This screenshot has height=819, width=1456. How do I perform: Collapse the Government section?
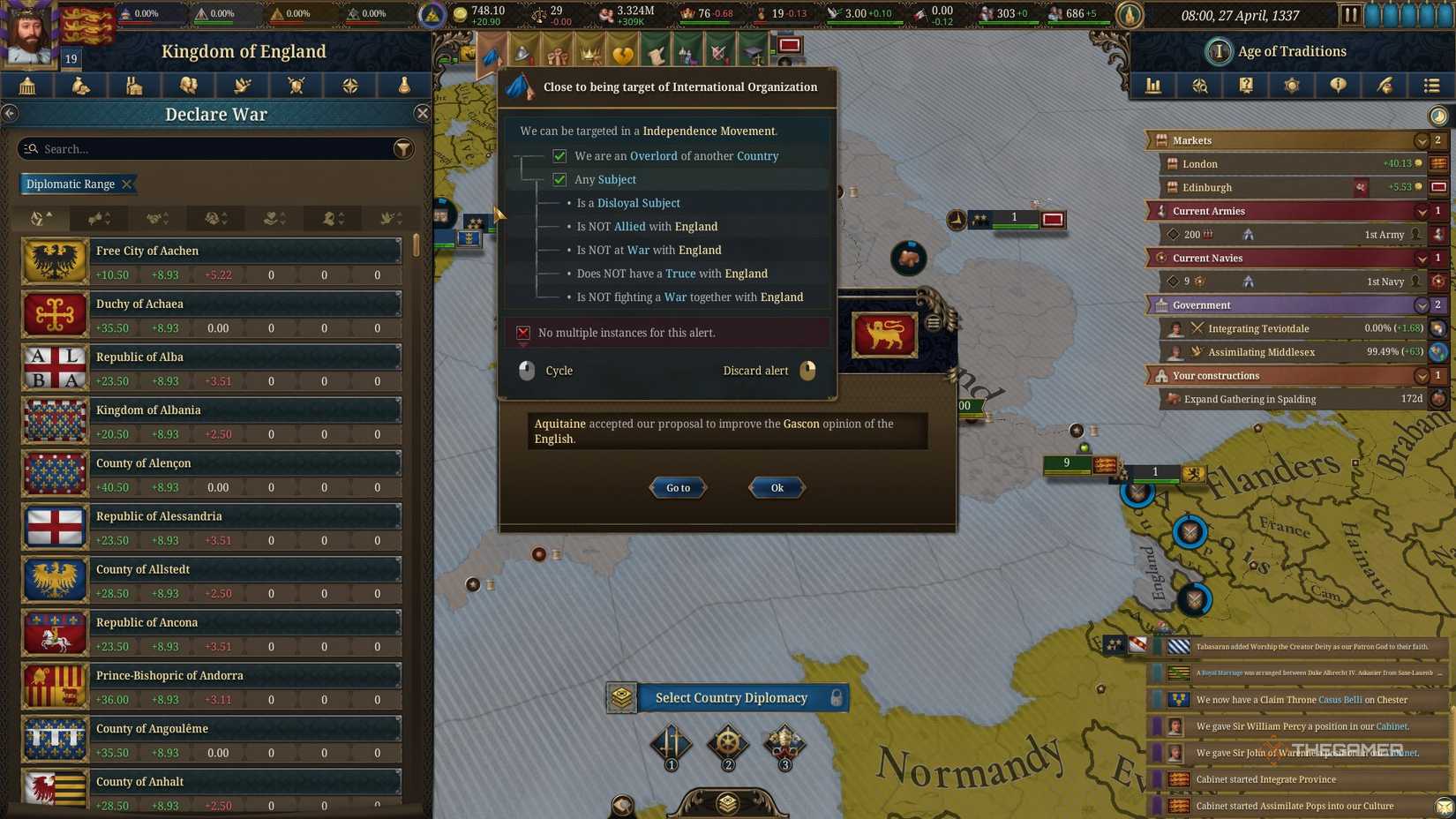[1421, 304]
